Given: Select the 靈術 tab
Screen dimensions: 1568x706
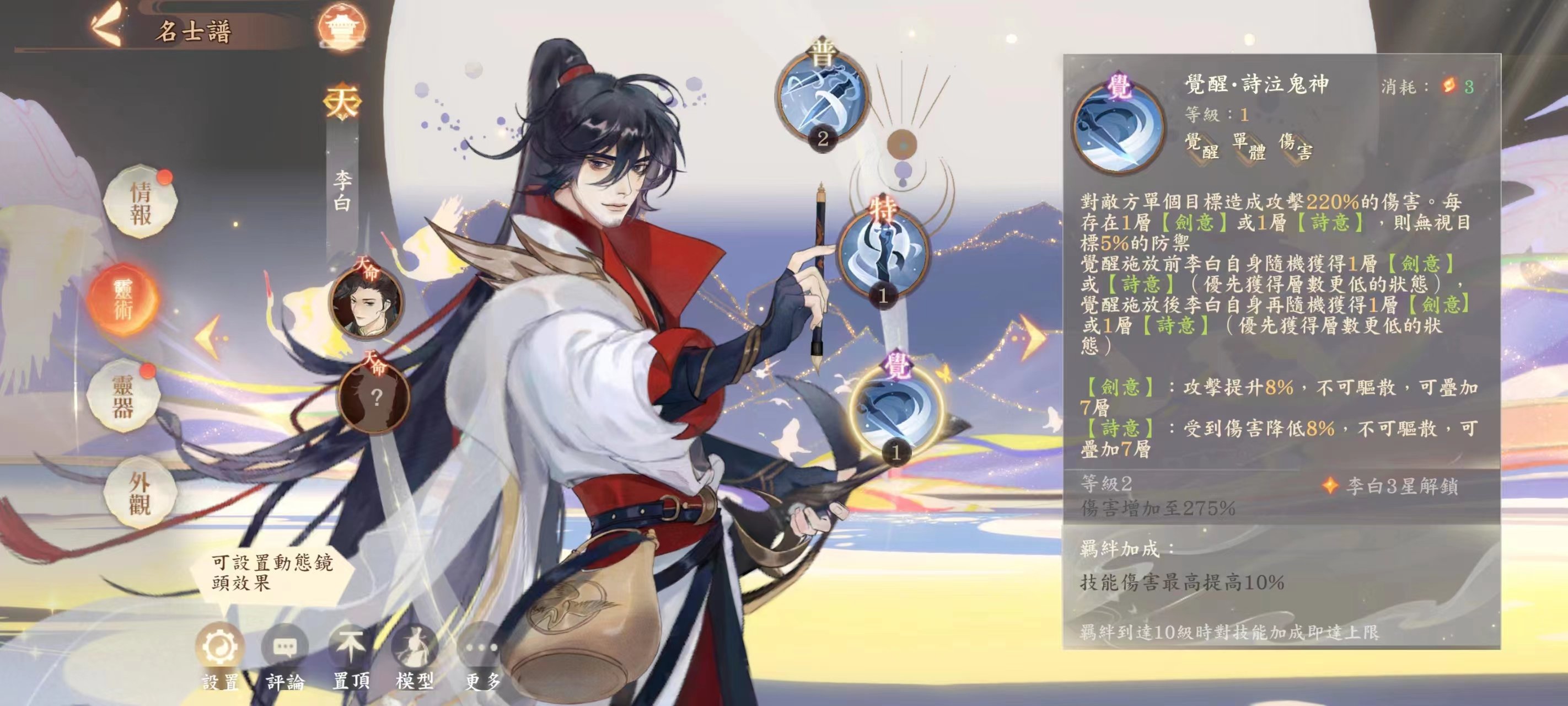Looking at the screenshot, I should pyautogui.click(x=123, y=299).
